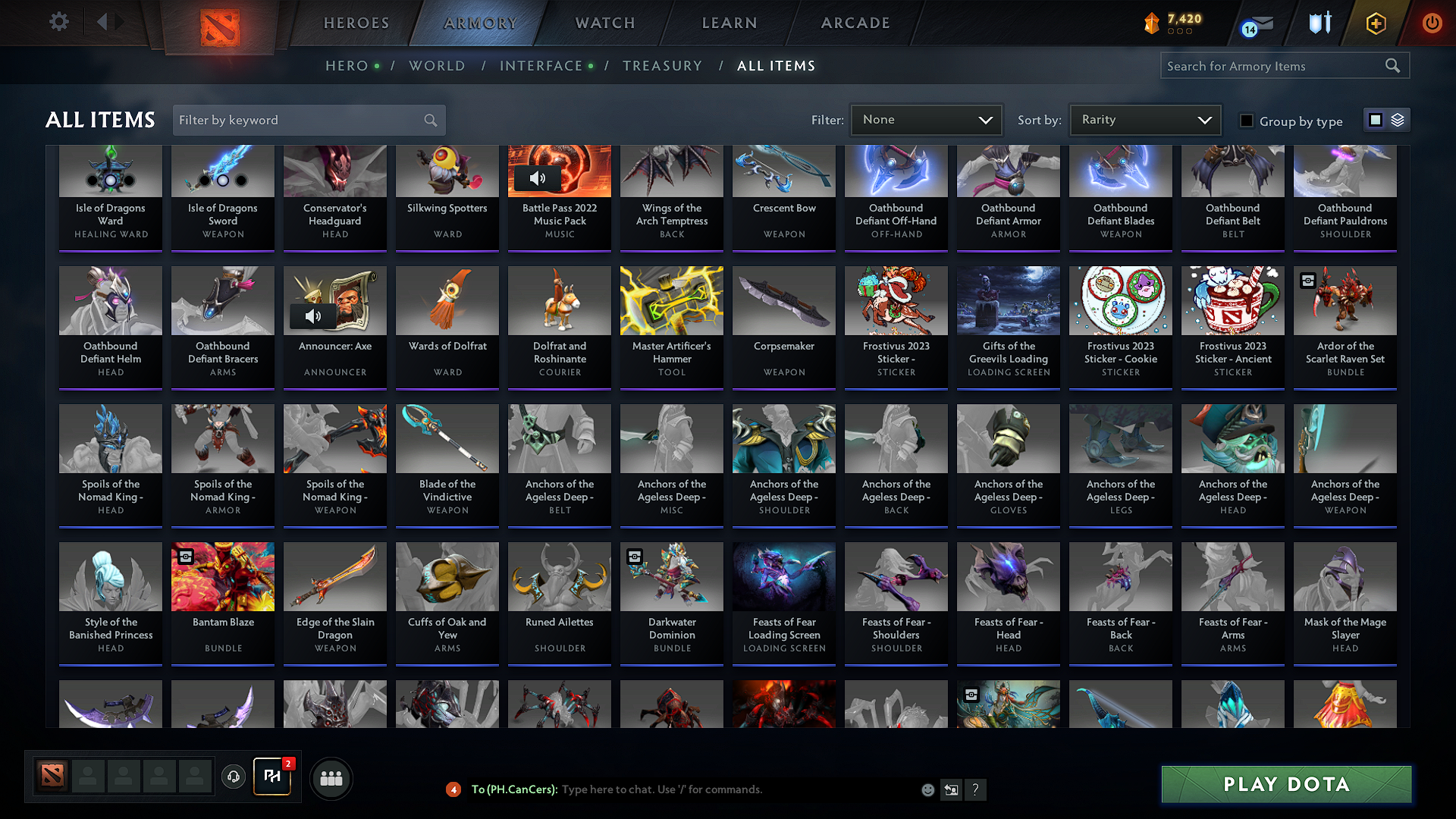This screenshot has width=1456, height=819.
Task: Toggle the single grid view icon
Action: pos(1376,119)
